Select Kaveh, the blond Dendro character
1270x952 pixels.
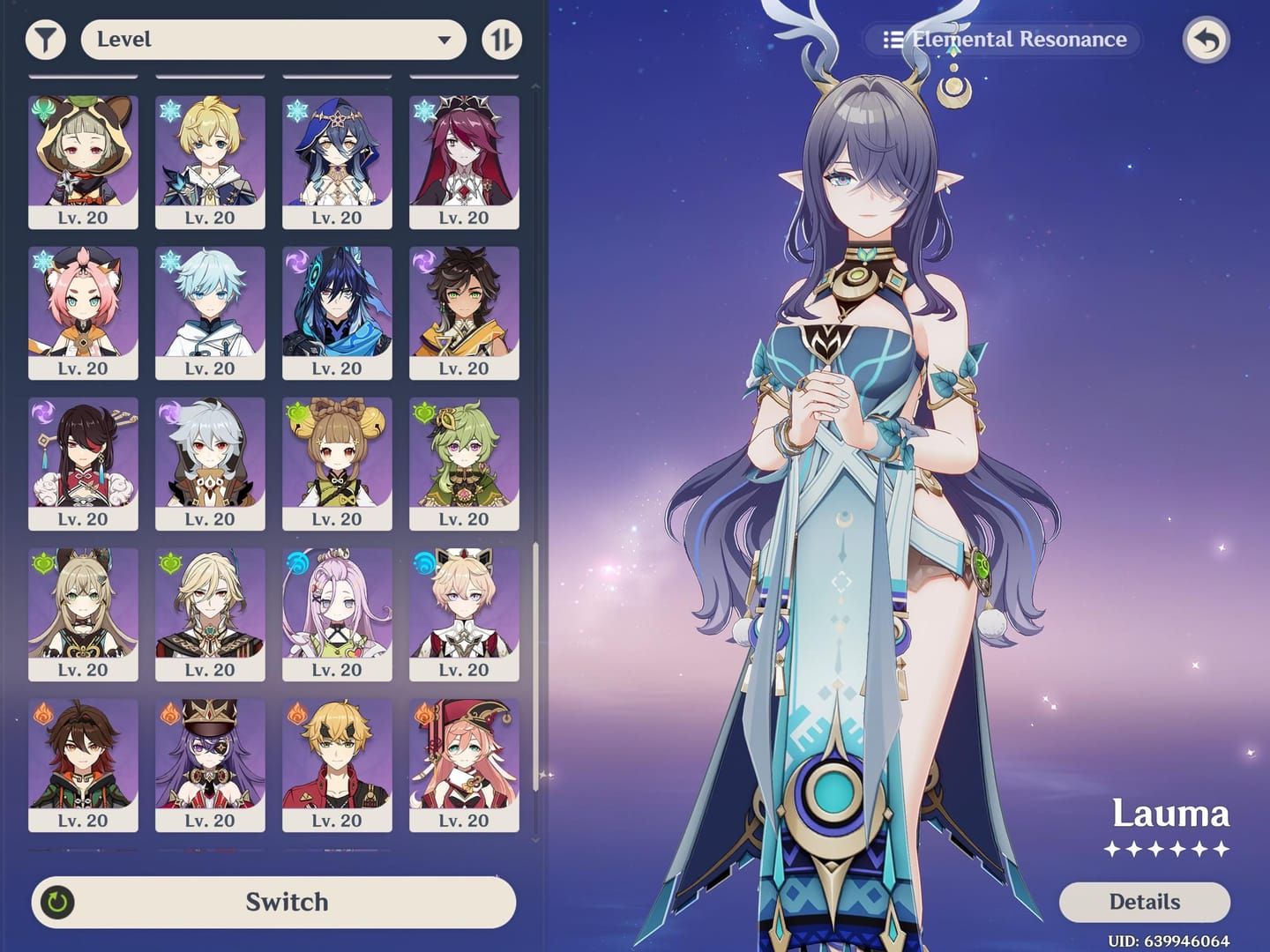(210, 614)
